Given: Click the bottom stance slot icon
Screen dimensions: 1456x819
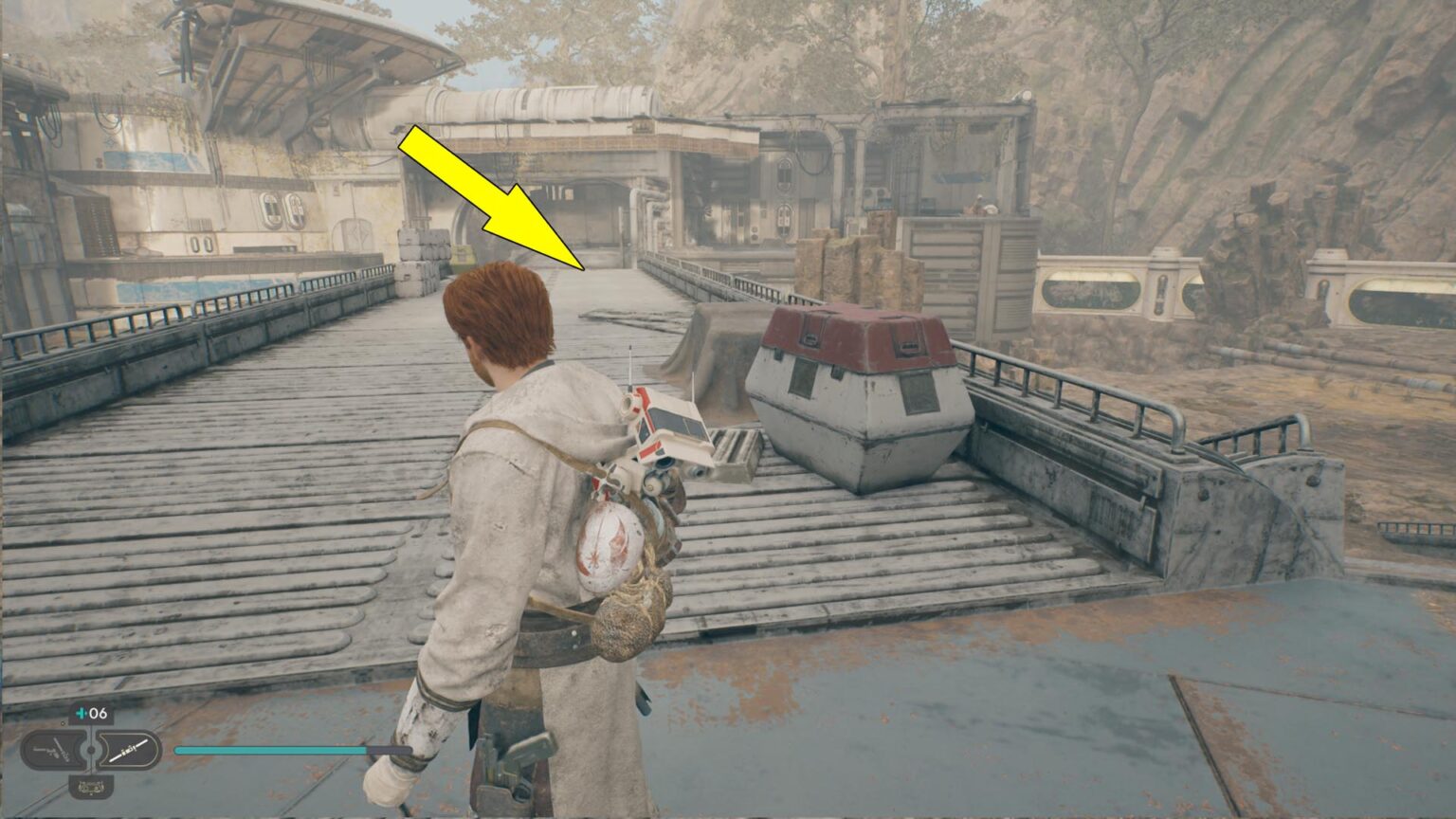Looking at the screenshot, I should (x=91, y=787).
